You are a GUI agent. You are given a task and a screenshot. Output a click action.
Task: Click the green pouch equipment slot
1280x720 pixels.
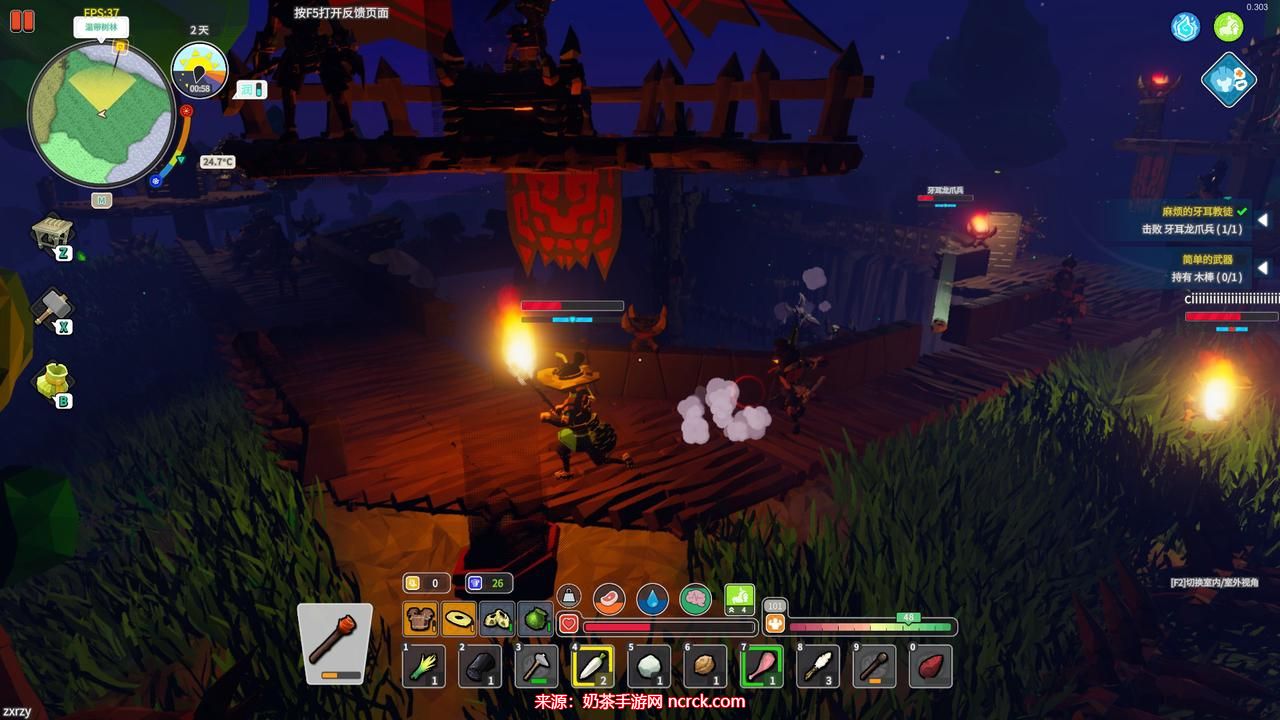[x=536, y=619]
